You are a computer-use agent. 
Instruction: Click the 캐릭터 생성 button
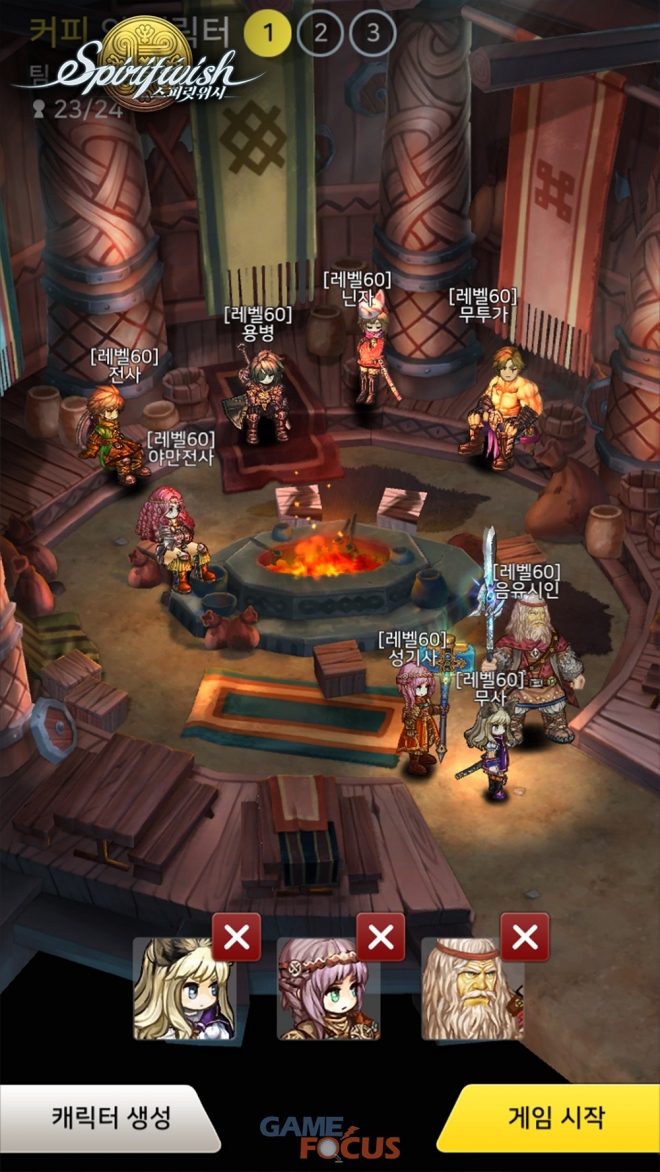(110, 1117)
